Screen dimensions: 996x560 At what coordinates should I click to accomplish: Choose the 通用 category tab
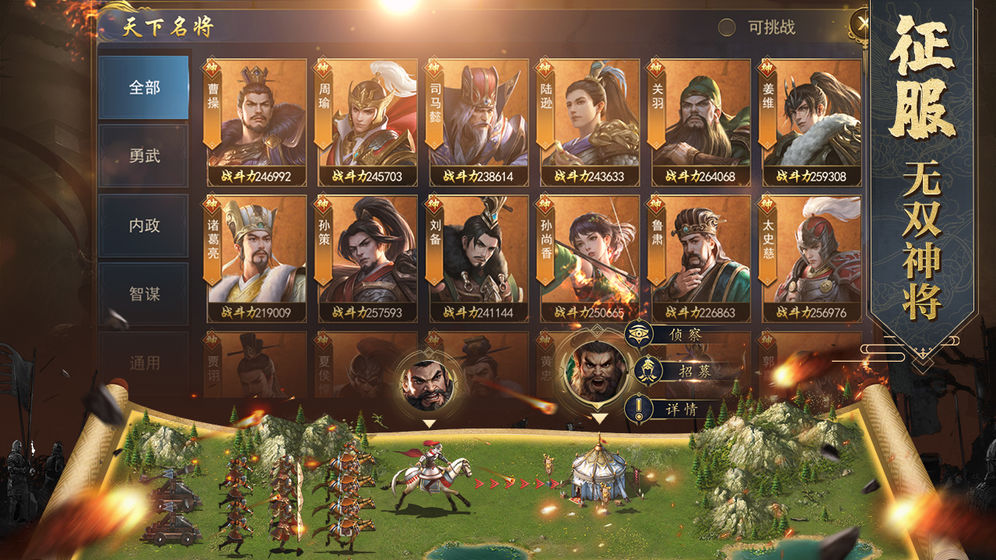click(x=144, y=362)
